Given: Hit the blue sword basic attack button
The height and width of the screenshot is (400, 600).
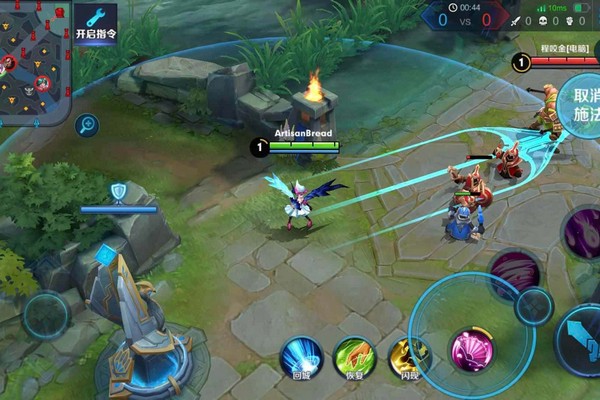Looking at the screenshot, I should [580, 340].
